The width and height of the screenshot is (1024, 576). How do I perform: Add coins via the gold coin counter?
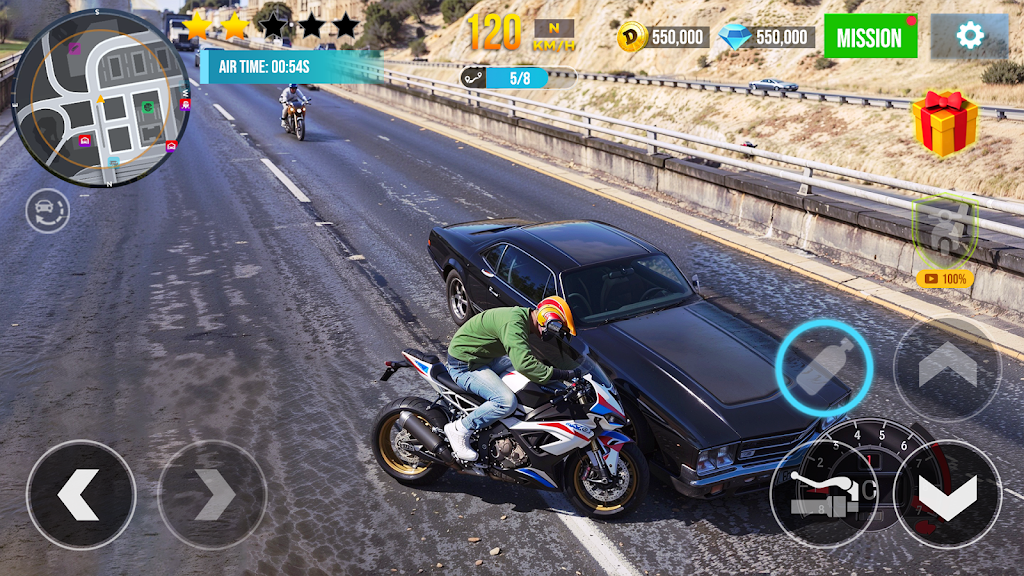(x=662, y=38)
